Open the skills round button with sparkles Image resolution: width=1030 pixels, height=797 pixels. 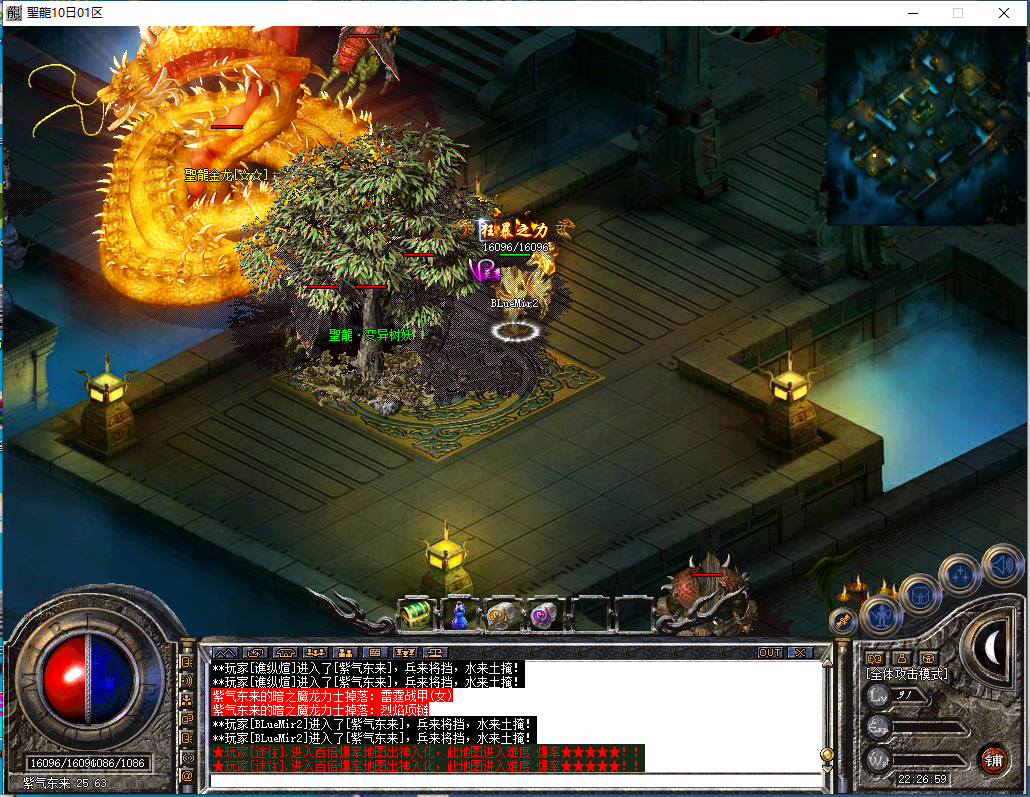[x=961, y=574]
